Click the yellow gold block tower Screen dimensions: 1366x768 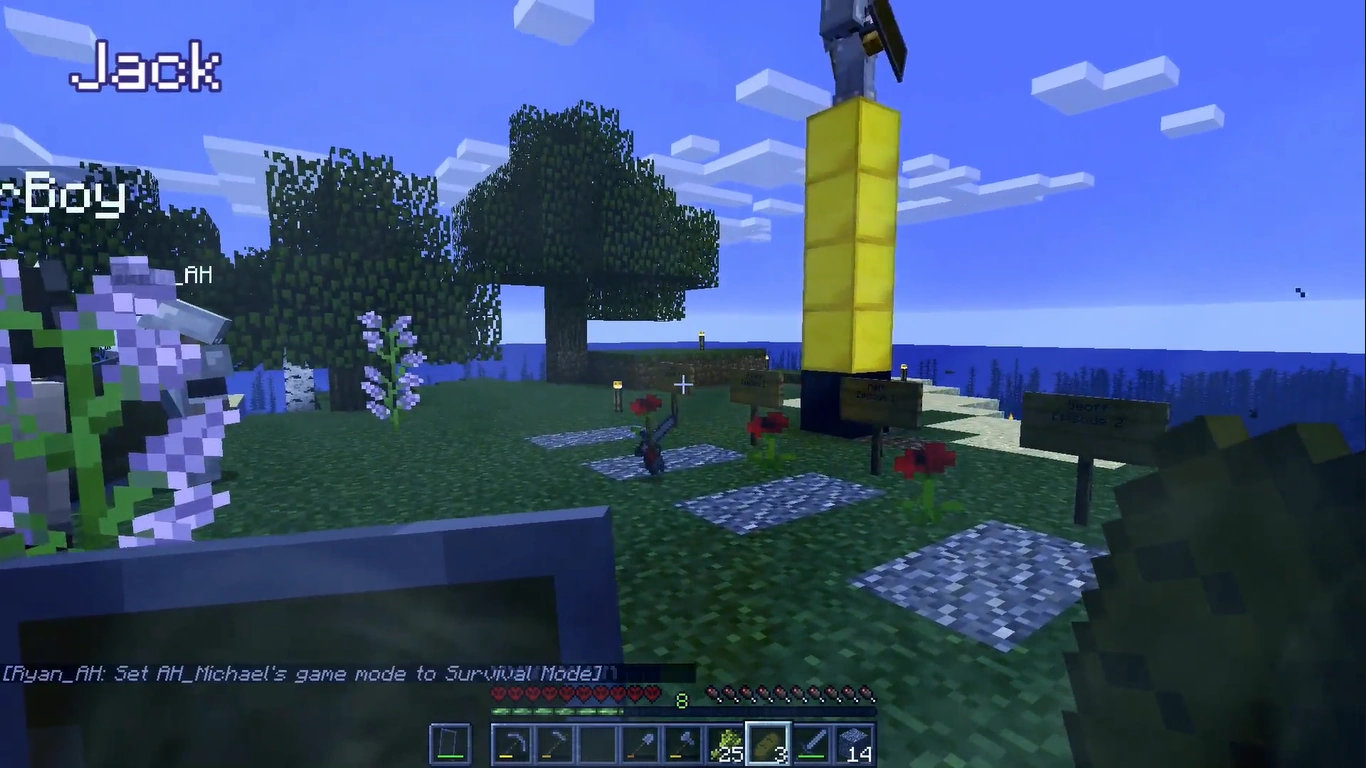point(850,230)
